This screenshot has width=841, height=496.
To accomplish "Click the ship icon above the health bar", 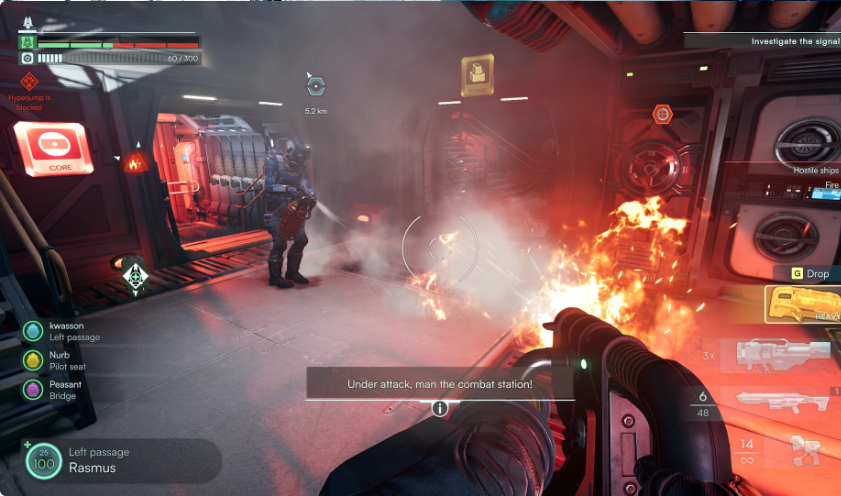I will [x=27, y=20].
